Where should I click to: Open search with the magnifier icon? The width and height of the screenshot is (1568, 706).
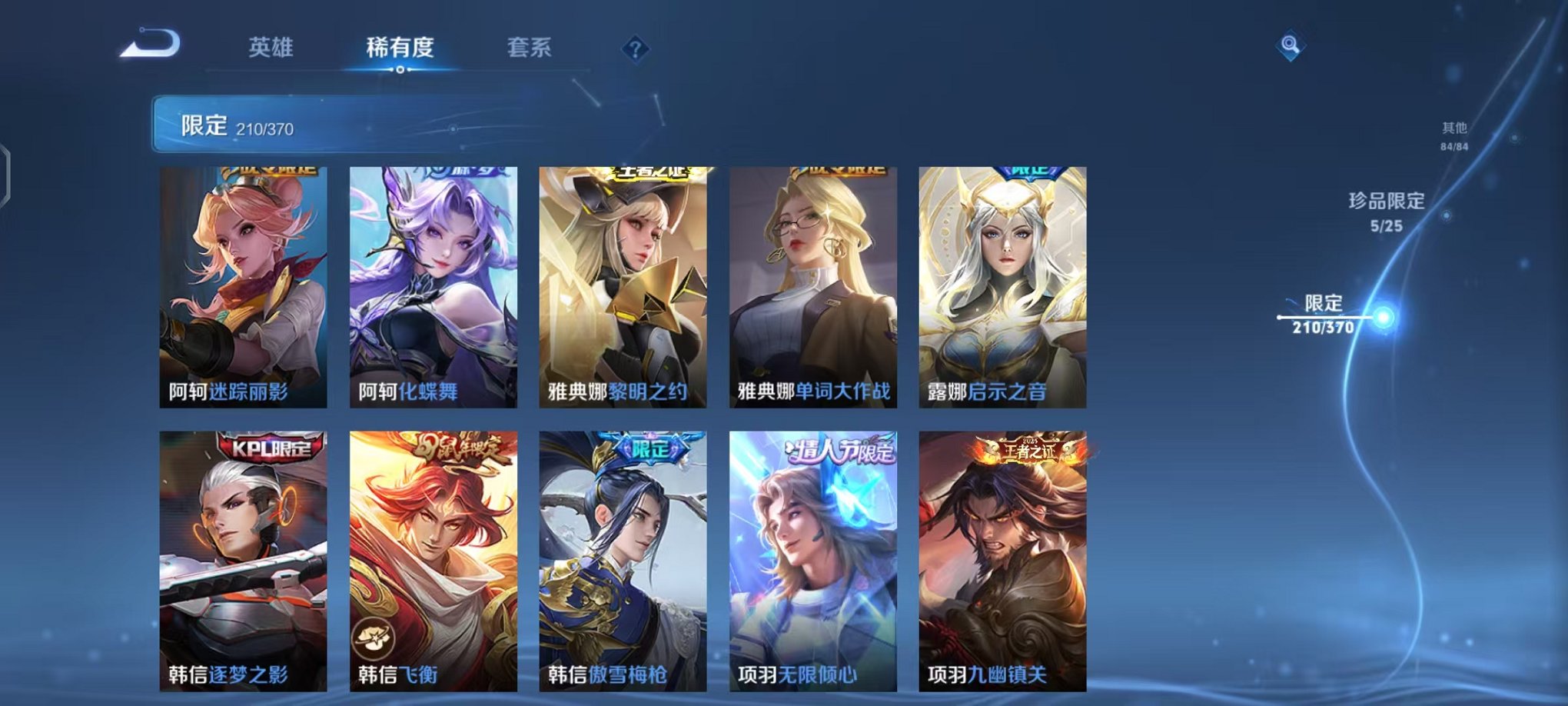point(1291,44)
